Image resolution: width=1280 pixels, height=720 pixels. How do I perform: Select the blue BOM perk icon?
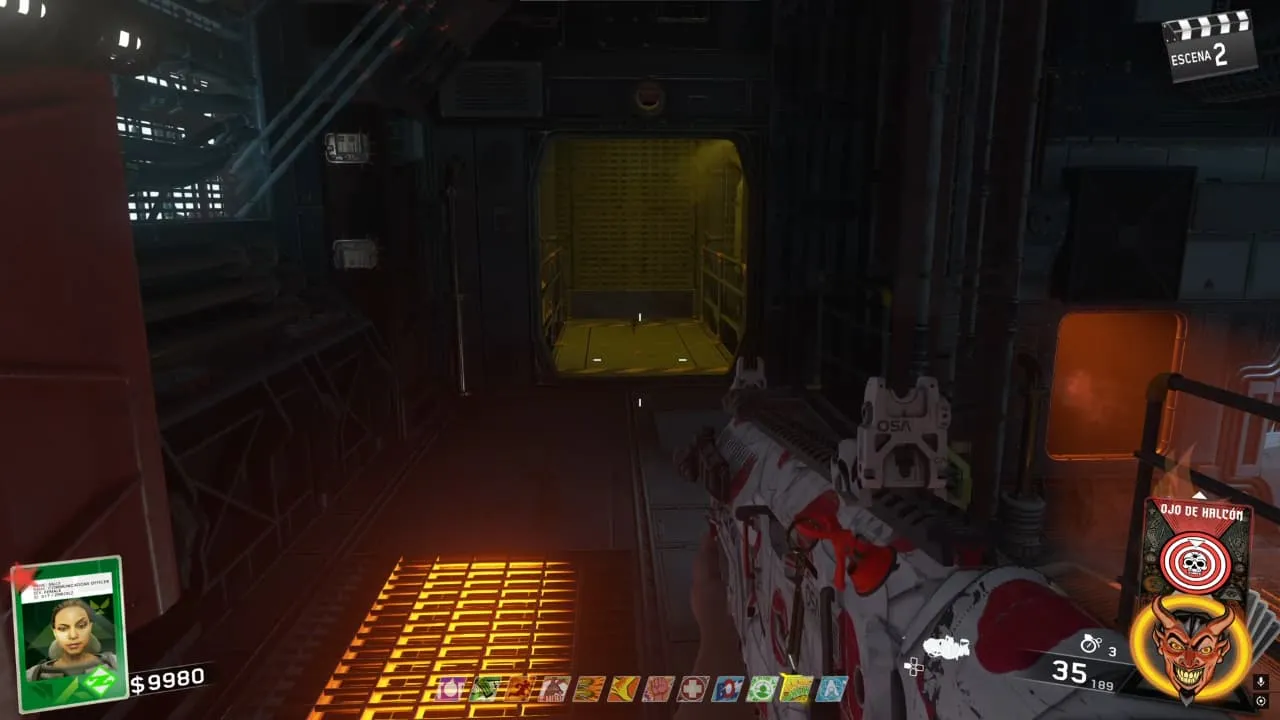(x=727, y=689)
